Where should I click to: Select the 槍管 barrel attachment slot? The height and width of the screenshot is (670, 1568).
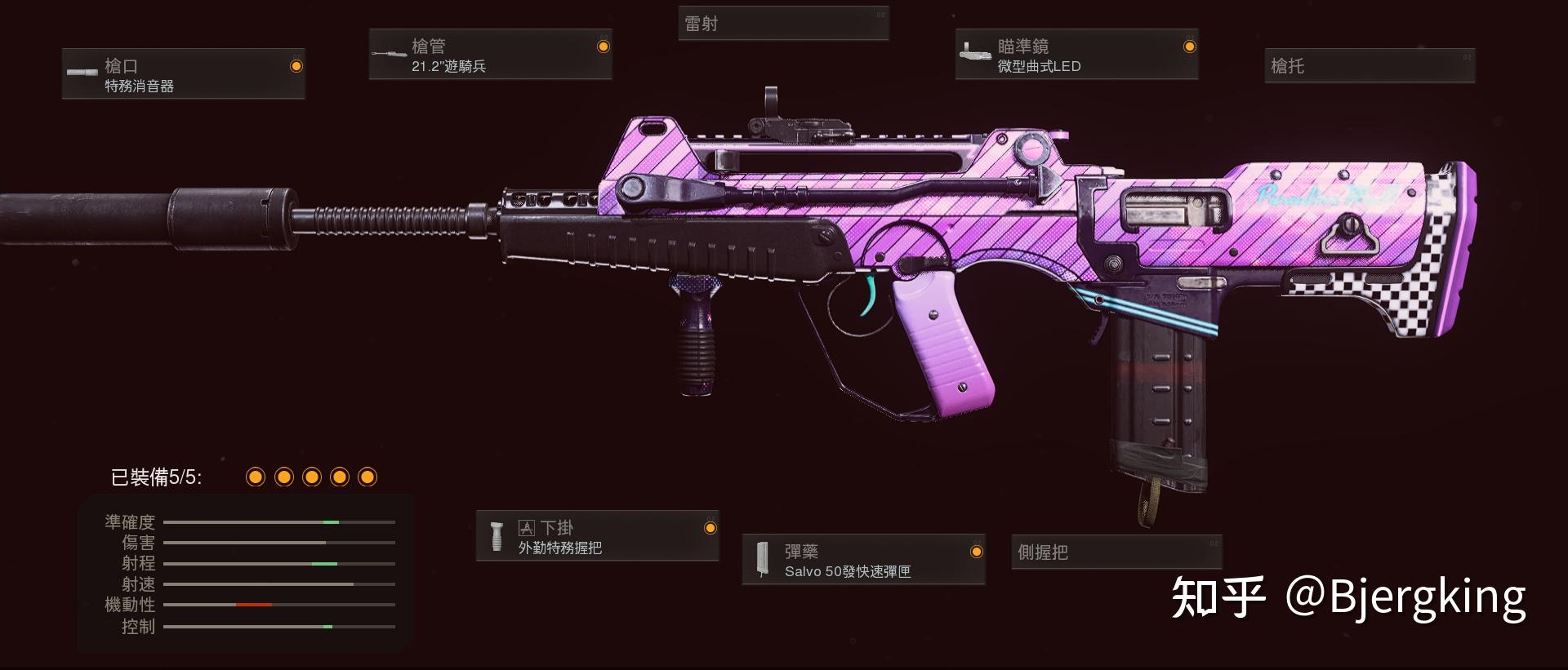(x=490, y=55)
